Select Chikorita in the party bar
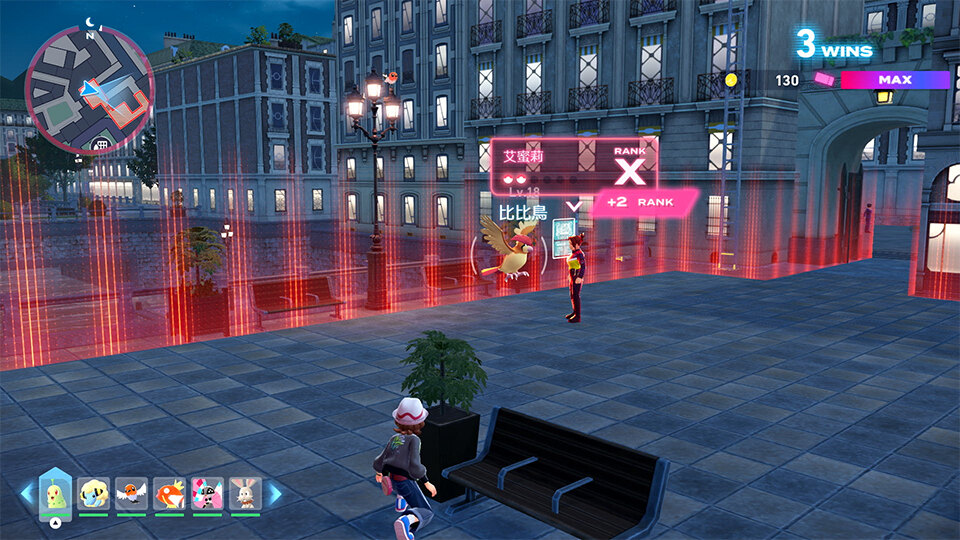 tap(55, 493)
